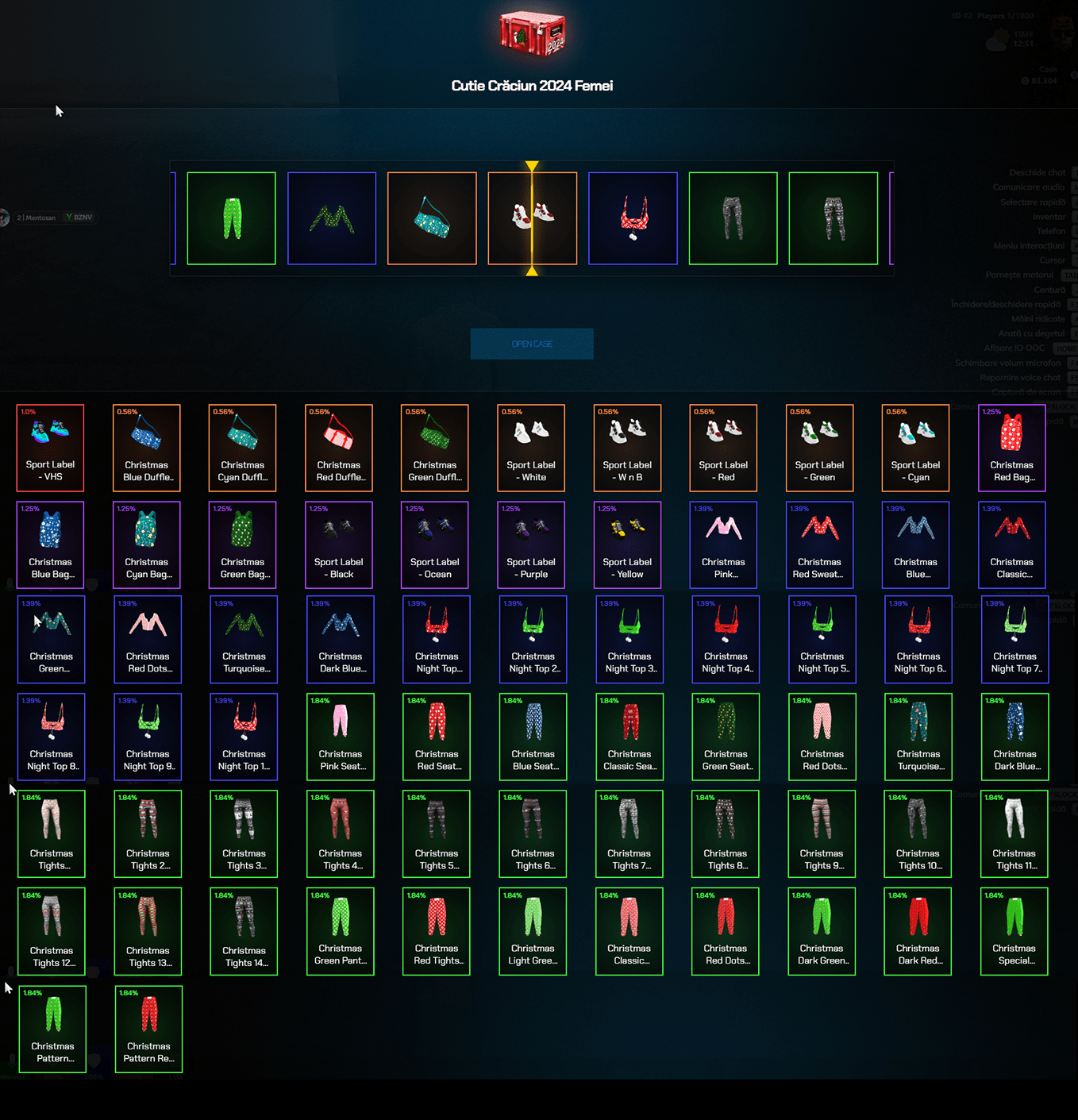Click the red Christmas 2024 case icon
Viewport: 1078px width, 1120px height.
click(533, 33)
